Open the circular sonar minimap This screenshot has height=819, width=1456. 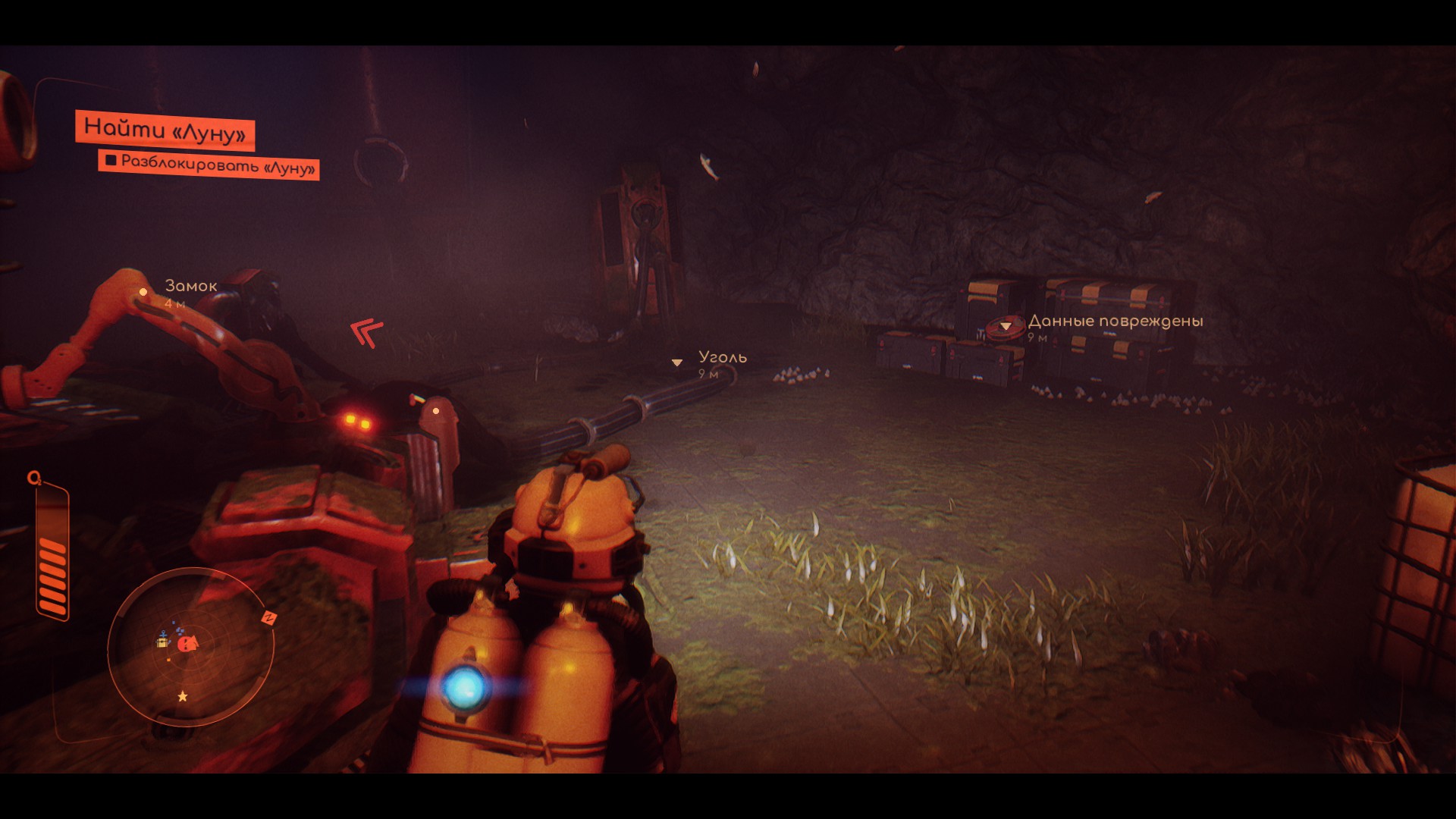pyautogui.click(x=190, y=647)
